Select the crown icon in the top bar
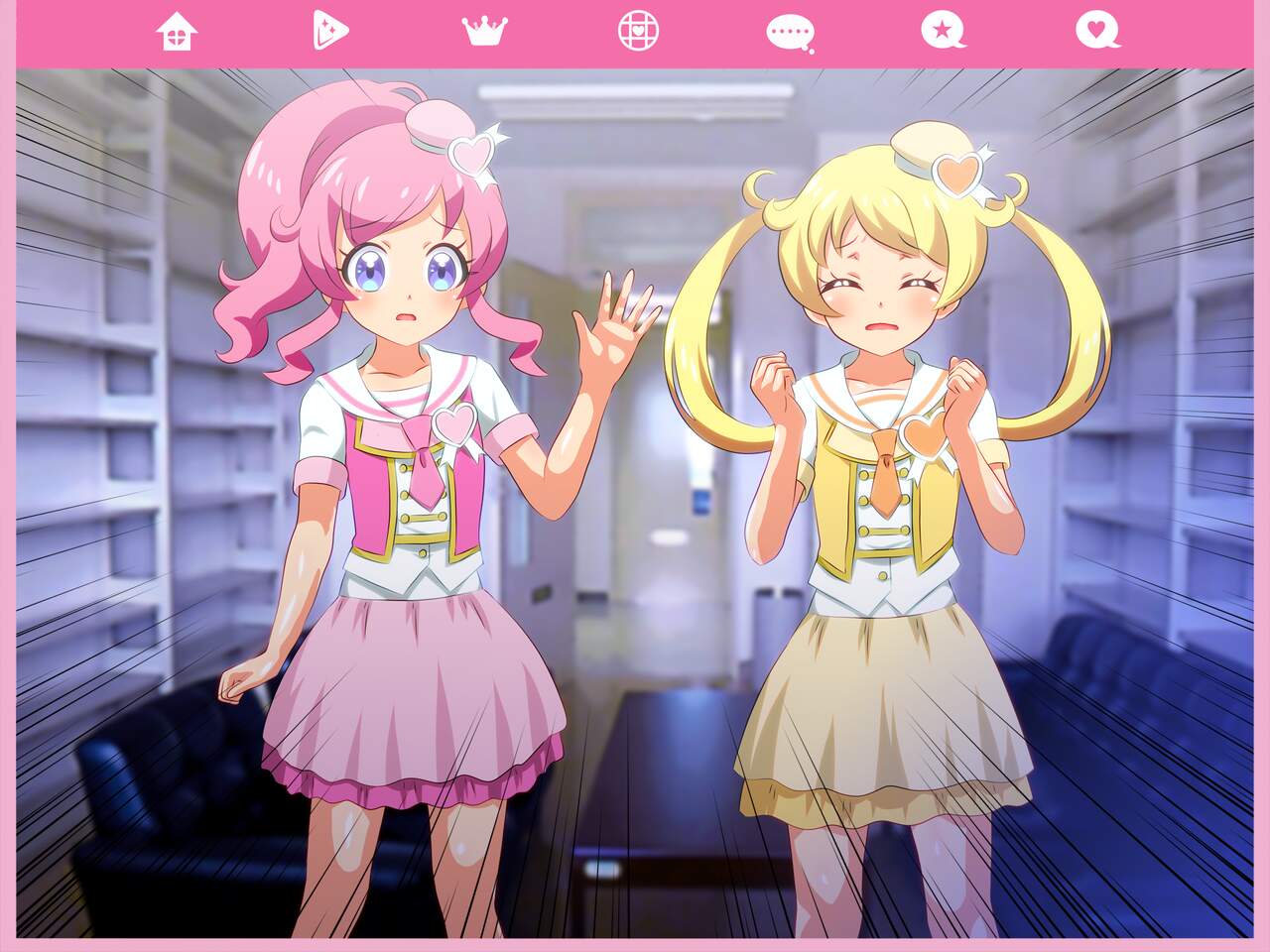Viewport: 1270px width, 952px height. (x=484, y=32)
